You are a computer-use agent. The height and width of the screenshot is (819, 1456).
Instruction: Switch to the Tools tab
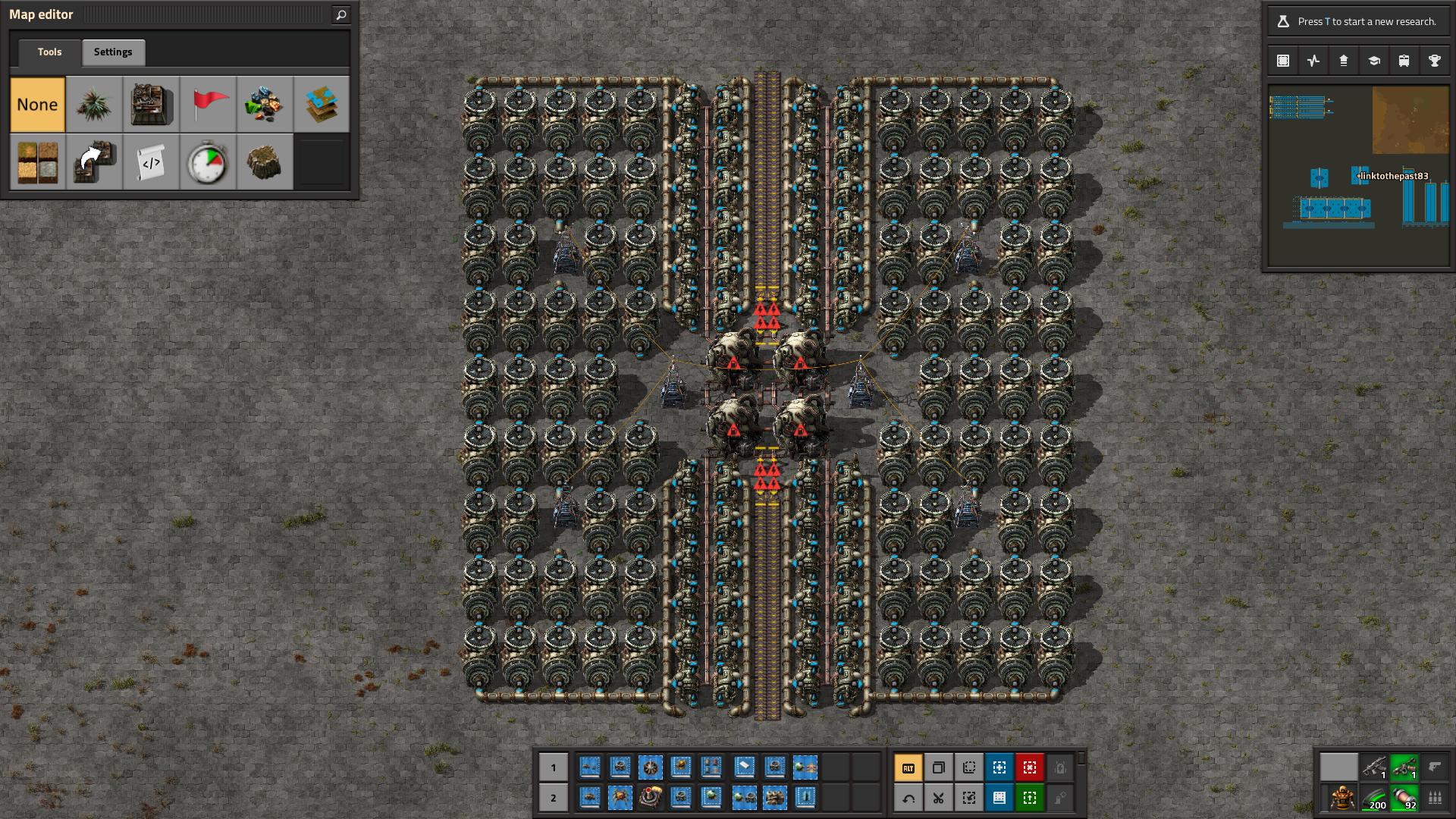(49, 52)
